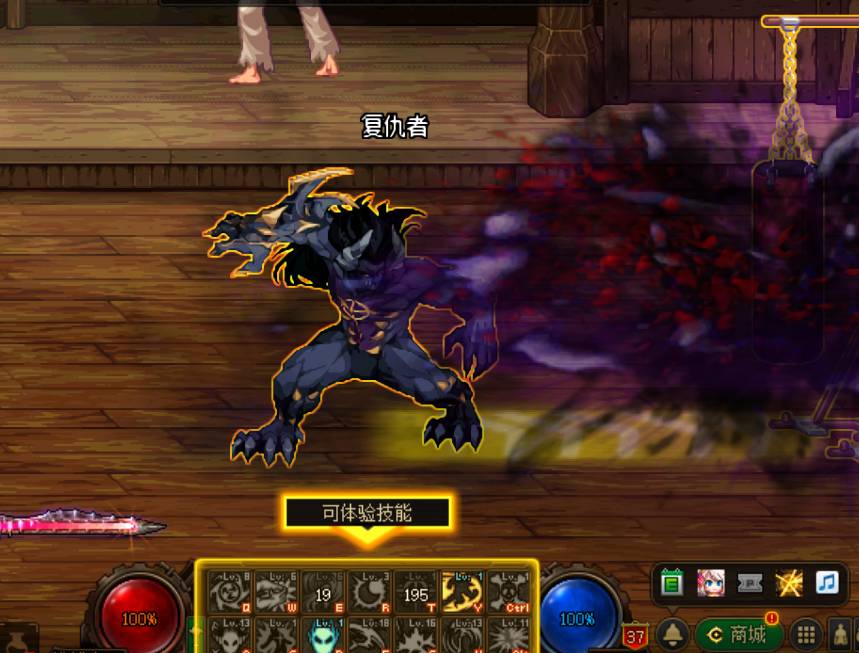
Task: Activate the cyan demon face skill
Action: coord(323,637)
